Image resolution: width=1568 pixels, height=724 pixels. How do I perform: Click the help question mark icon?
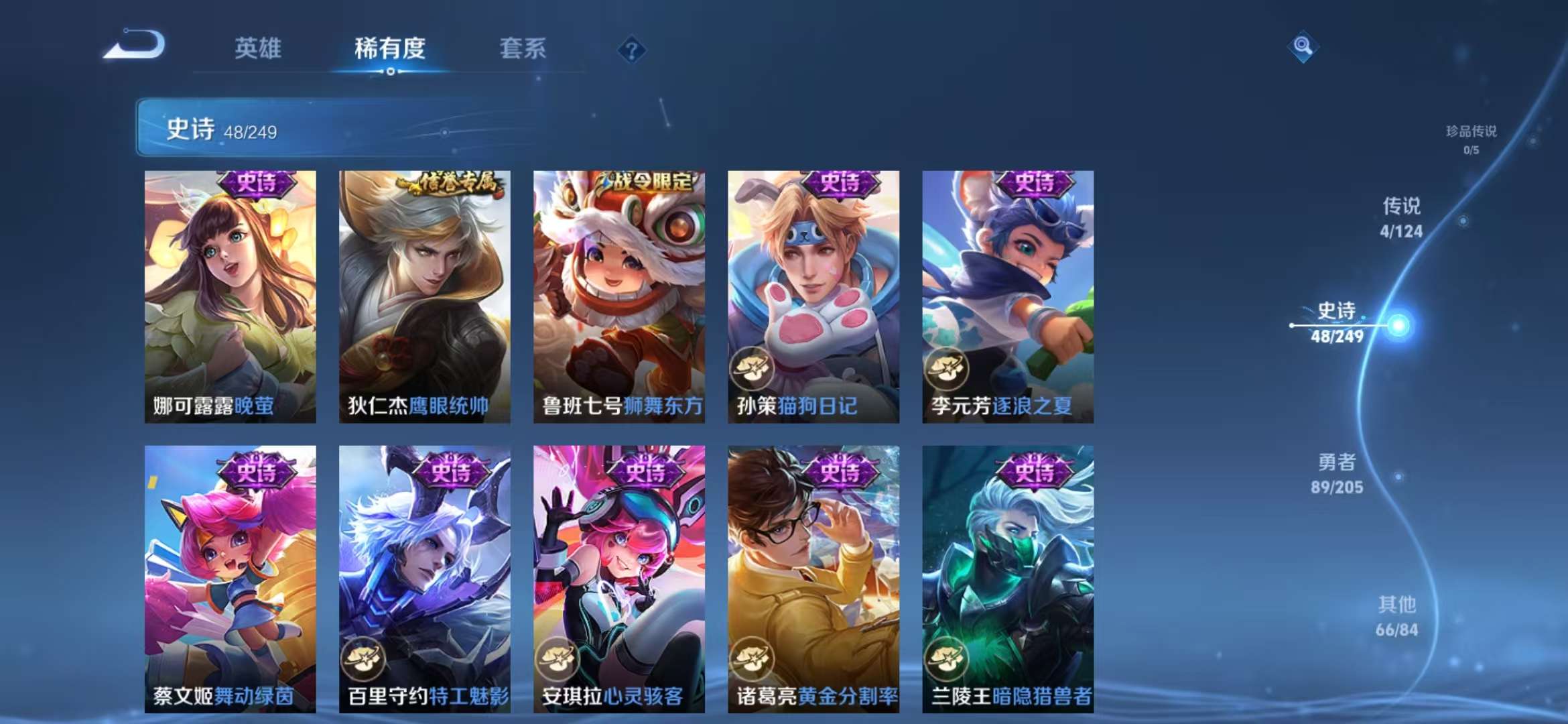[x=631, y=50]
